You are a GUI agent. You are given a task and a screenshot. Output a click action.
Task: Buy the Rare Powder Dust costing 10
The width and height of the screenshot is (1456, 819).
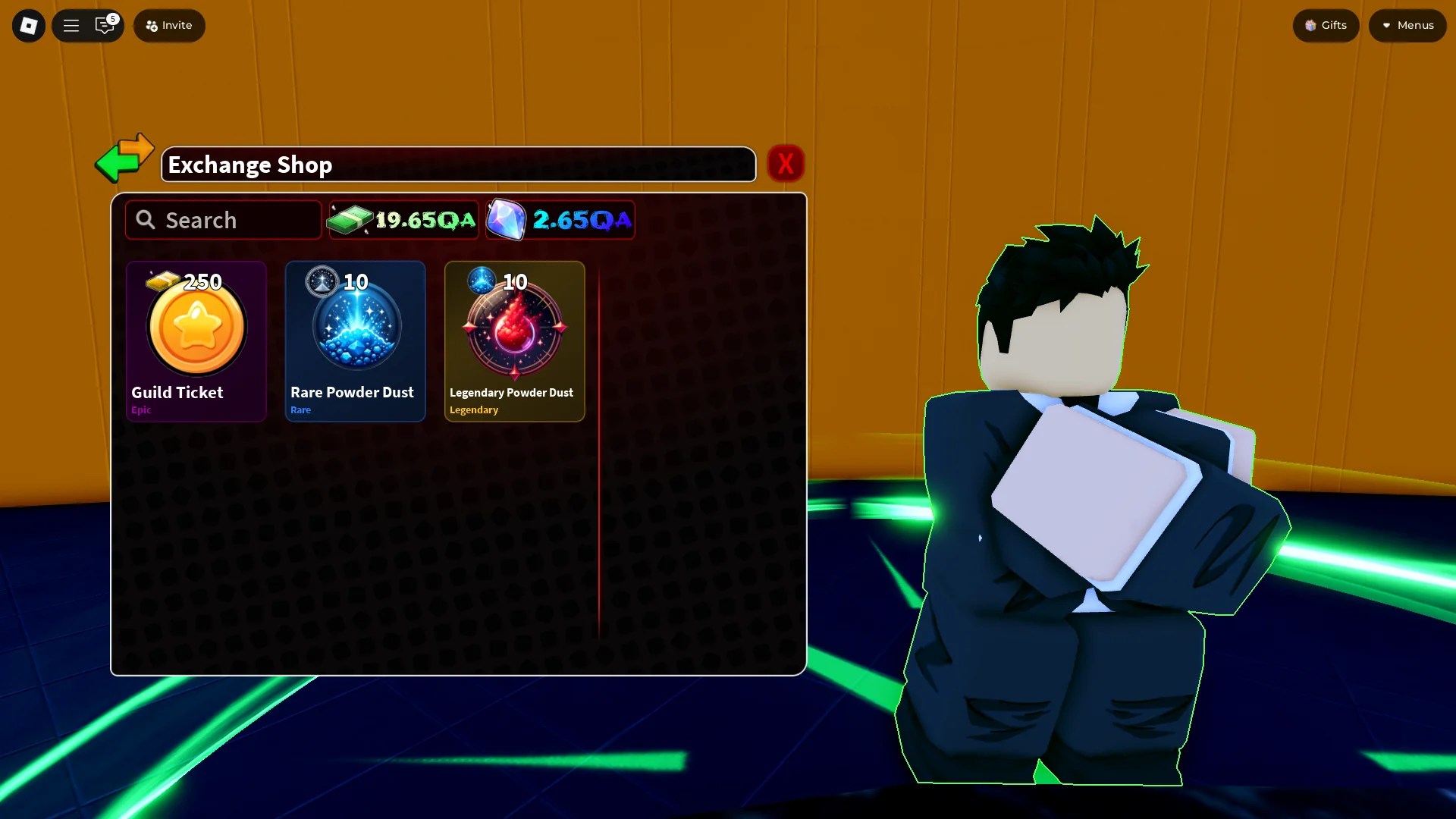tap(355, 341)
